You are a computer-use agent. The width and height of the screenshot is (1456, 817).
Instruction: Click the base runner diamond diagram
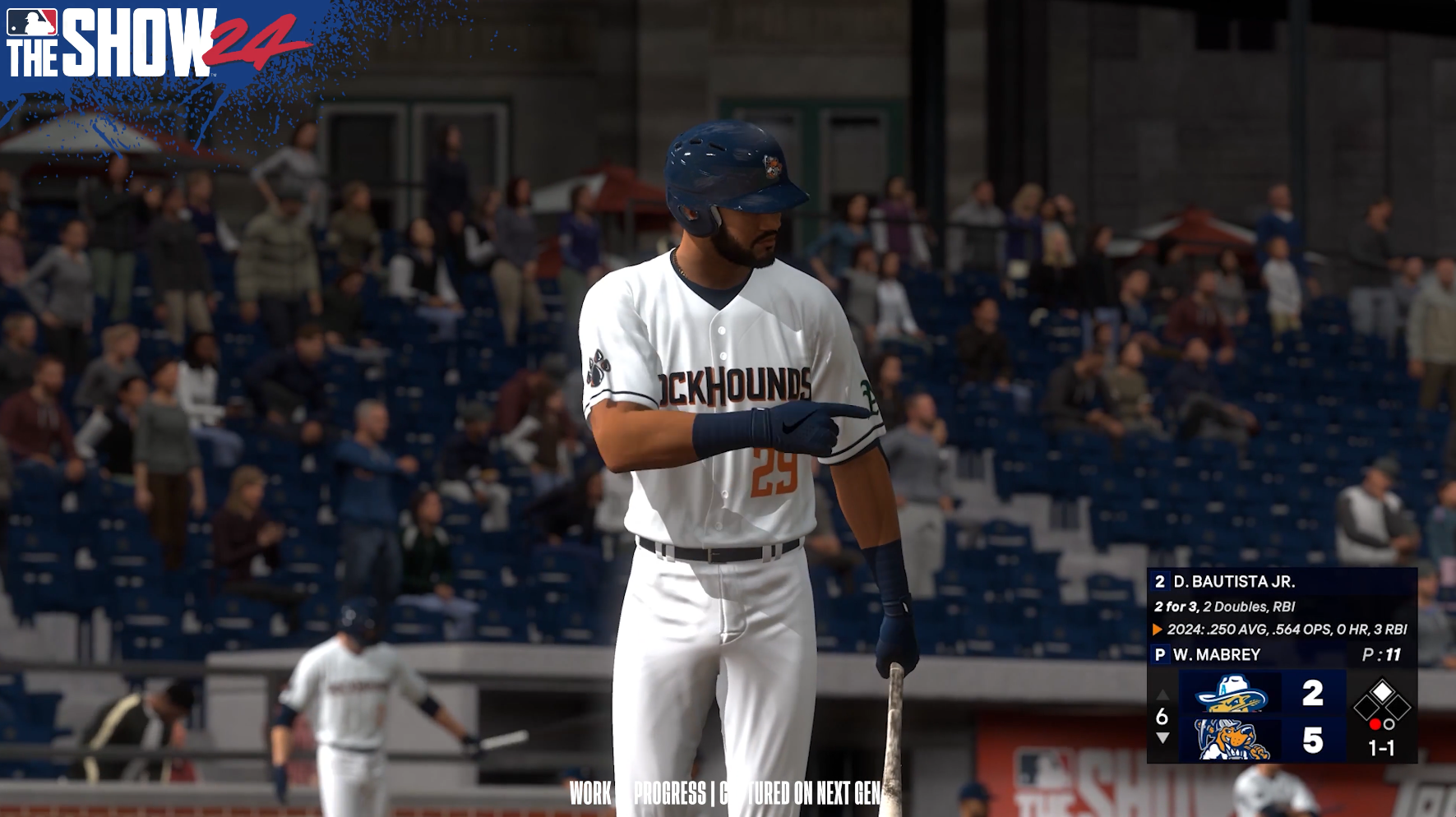1383,699
